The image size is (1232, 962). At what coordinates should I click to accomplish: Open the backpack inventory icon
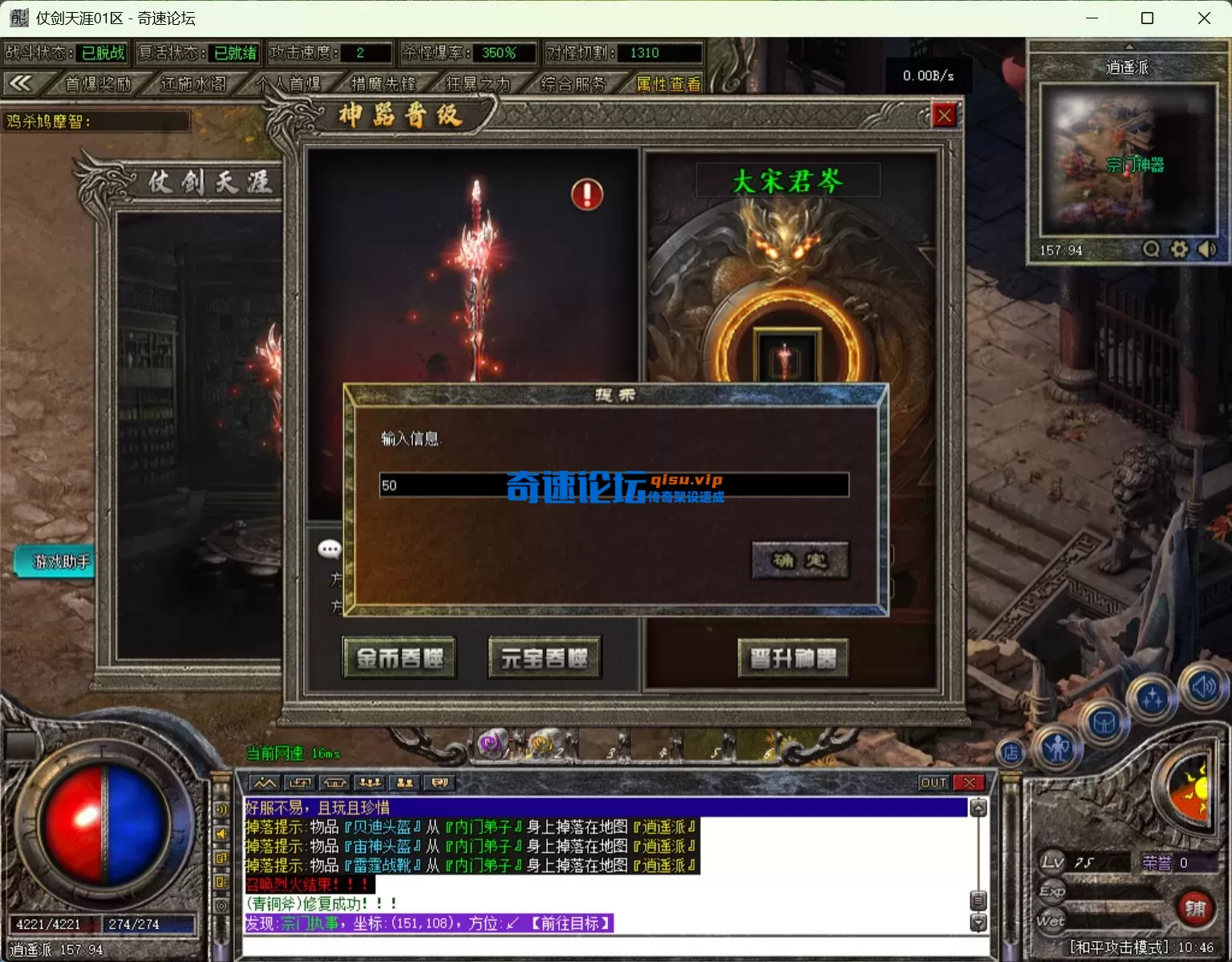coord(1105,720)
